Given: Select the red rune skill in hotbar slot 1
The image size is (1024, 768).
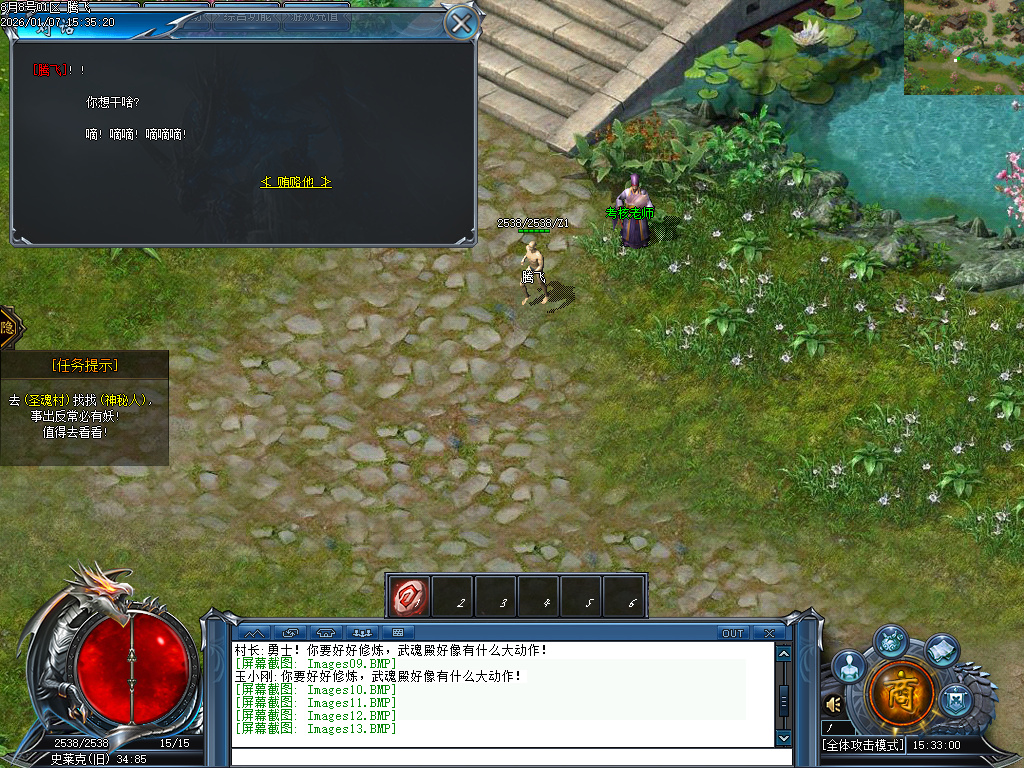Looking at the screenshot, I should [x=410, y=596].
